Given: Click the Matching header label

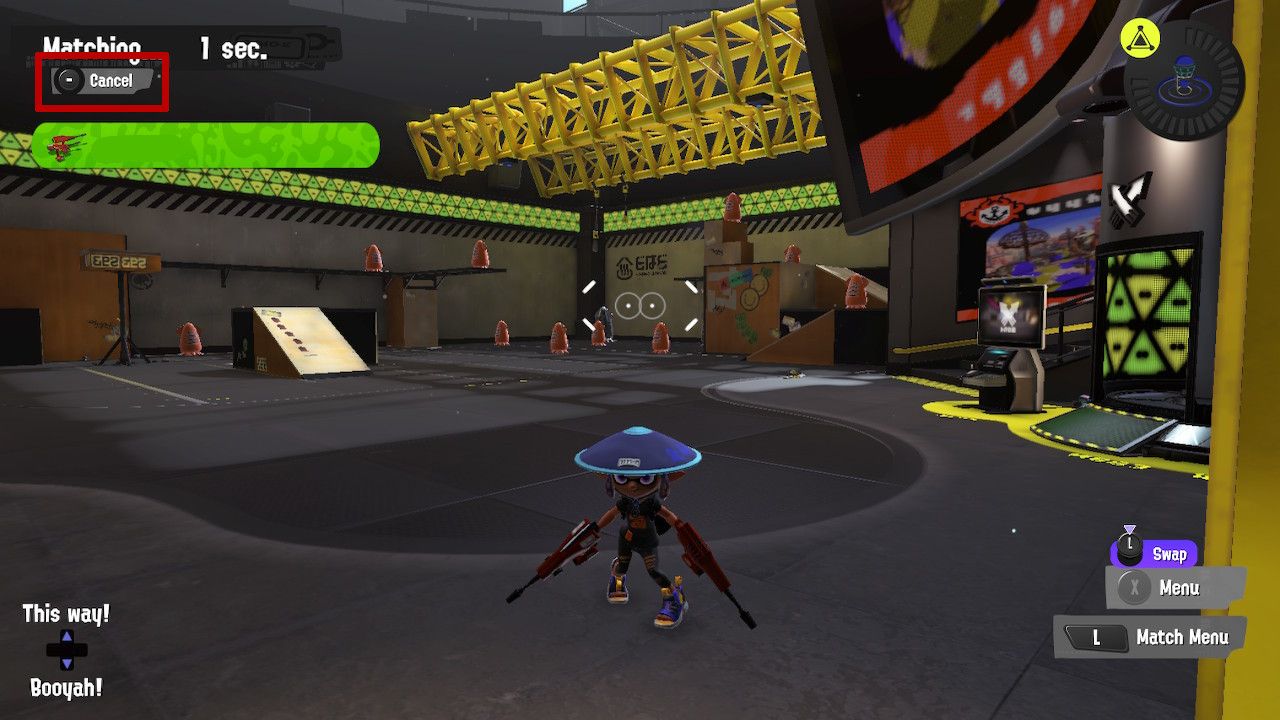Looking at the screenshot, I should coord(92,47).
